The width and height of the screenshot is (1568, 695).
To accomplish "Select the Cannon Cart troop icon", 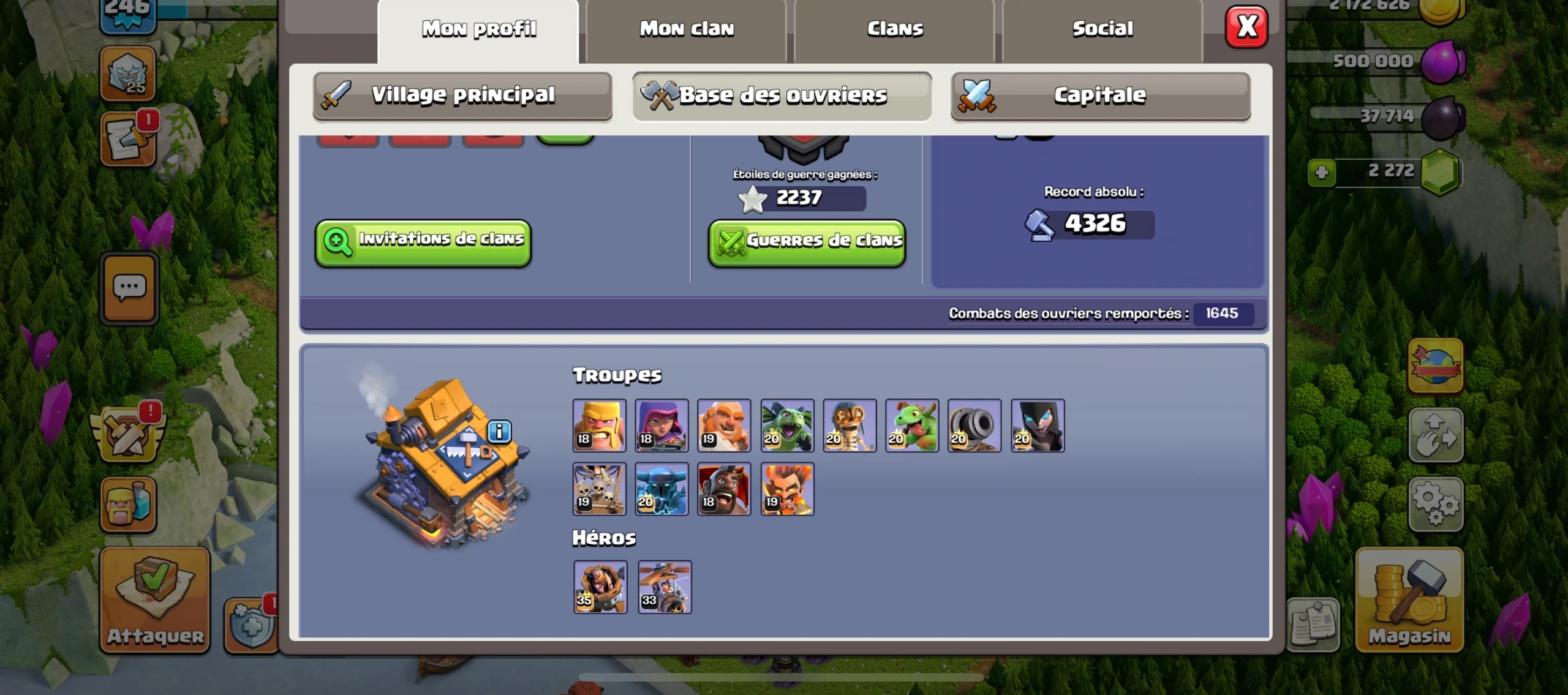I will click(974, 426).
